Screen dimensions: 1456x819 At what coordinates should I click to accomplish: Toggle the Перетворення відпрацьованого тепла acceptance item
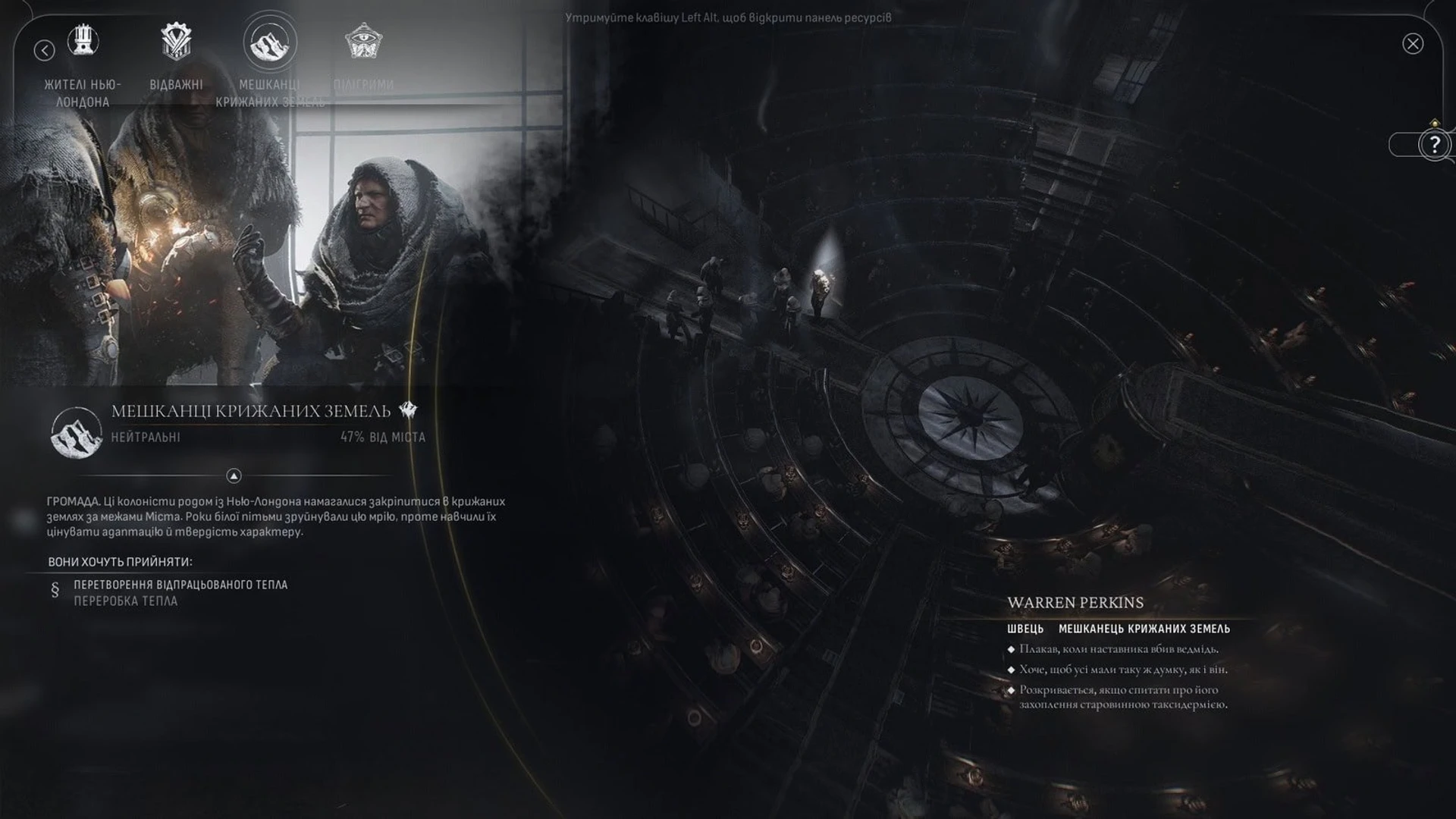180,585
